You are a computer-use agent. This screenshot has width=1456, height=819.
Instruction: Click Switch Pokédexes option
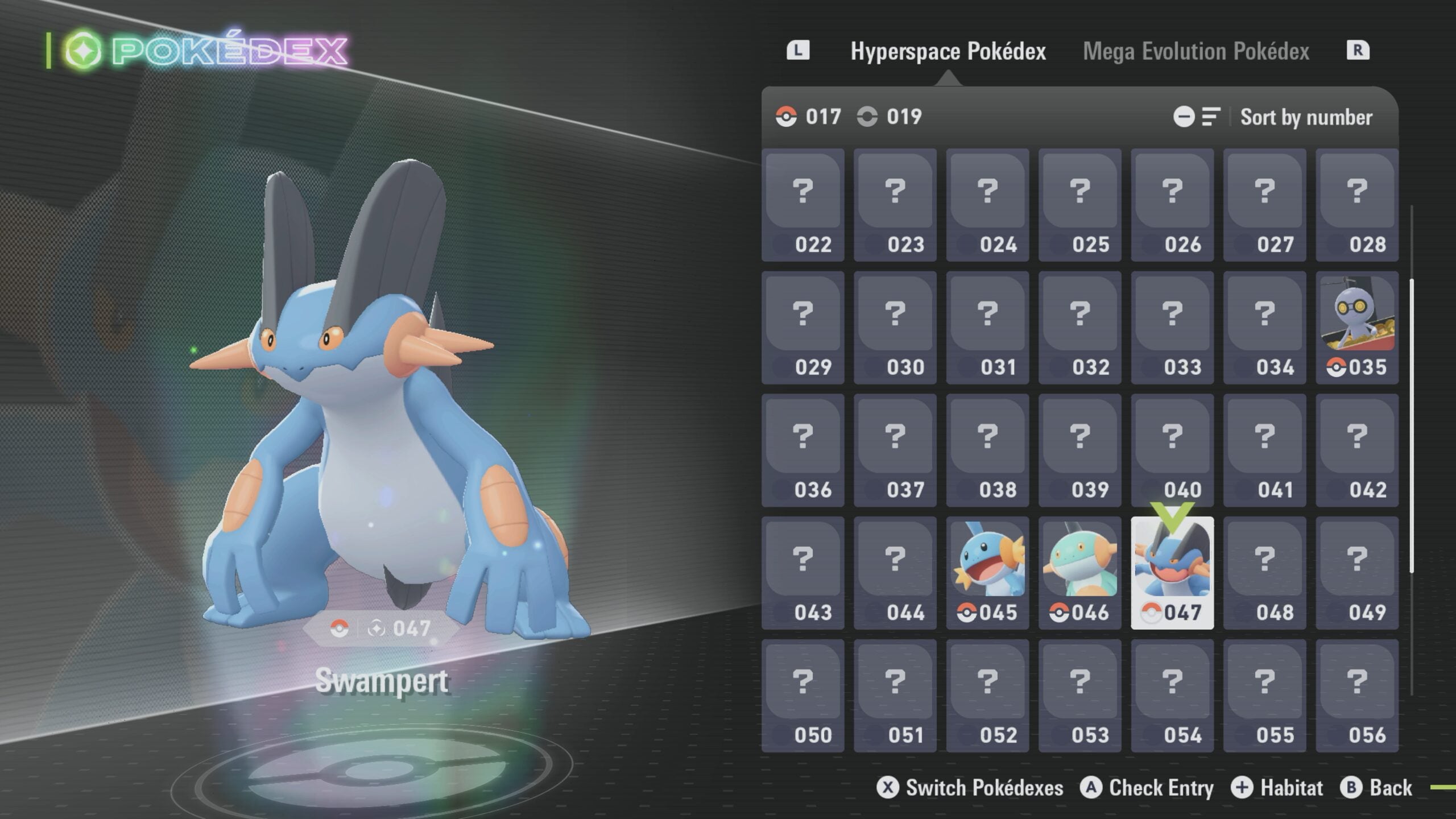click(x=970, y=788)
